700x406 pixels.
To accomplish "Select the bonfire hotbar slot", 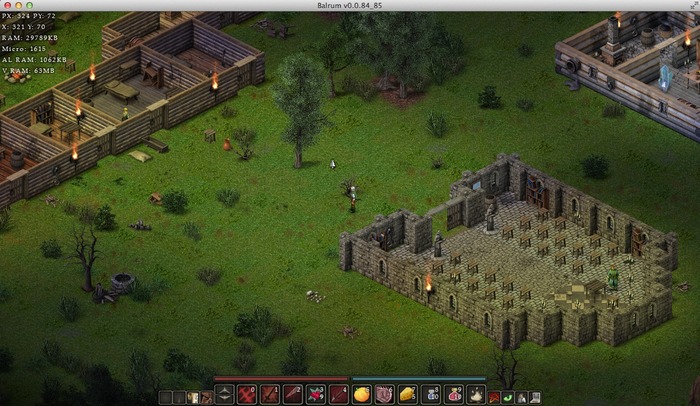I will point(477,395).
